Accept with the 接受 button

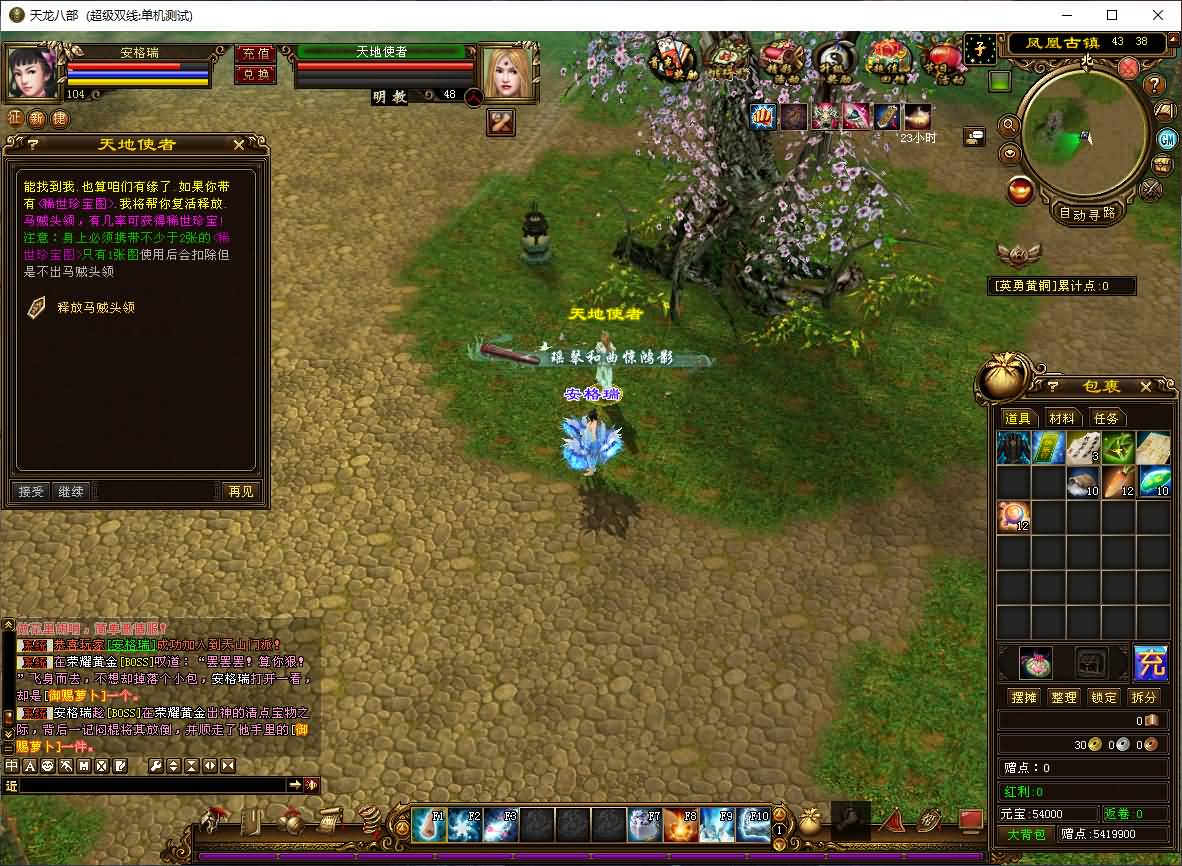(x=31, y=491)
